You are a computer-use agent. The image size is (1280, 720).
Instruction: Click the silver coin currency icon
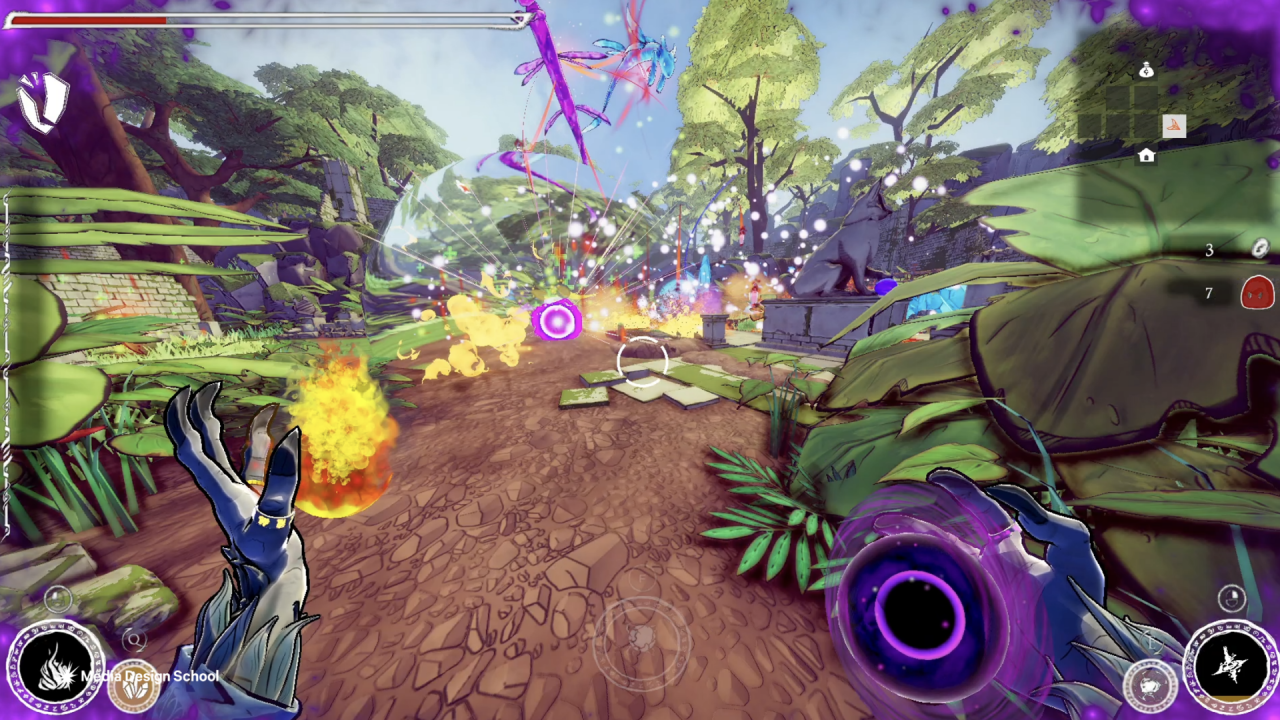(1260, 249)
